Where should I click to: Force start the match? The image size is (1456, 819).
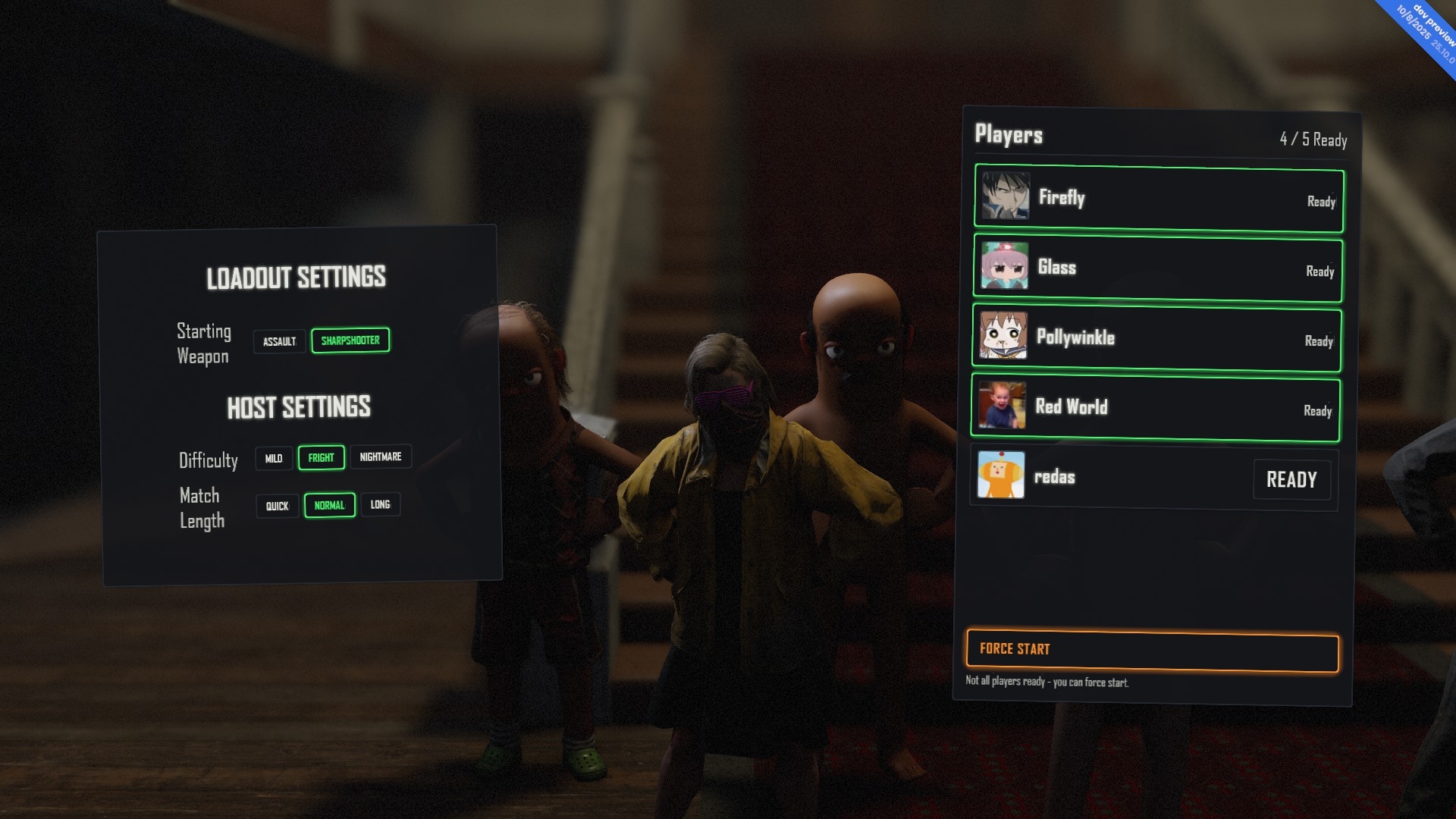click(x=1152, y=651)
